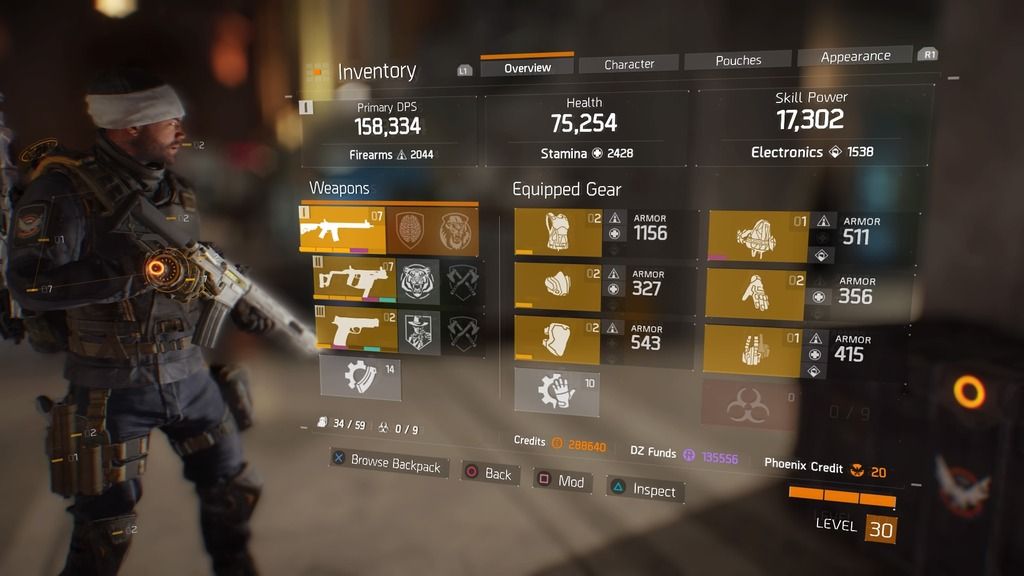This screenshot has width=1024, height=576.
Task: Go back using the Back option
Action: point(487,473)
